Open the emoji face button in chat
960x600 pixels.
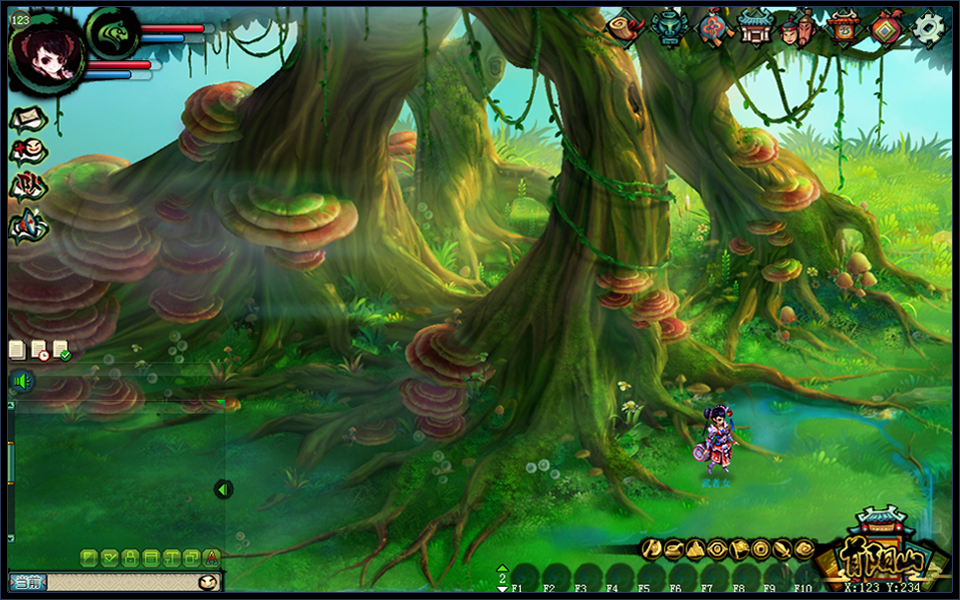point(207,582)
